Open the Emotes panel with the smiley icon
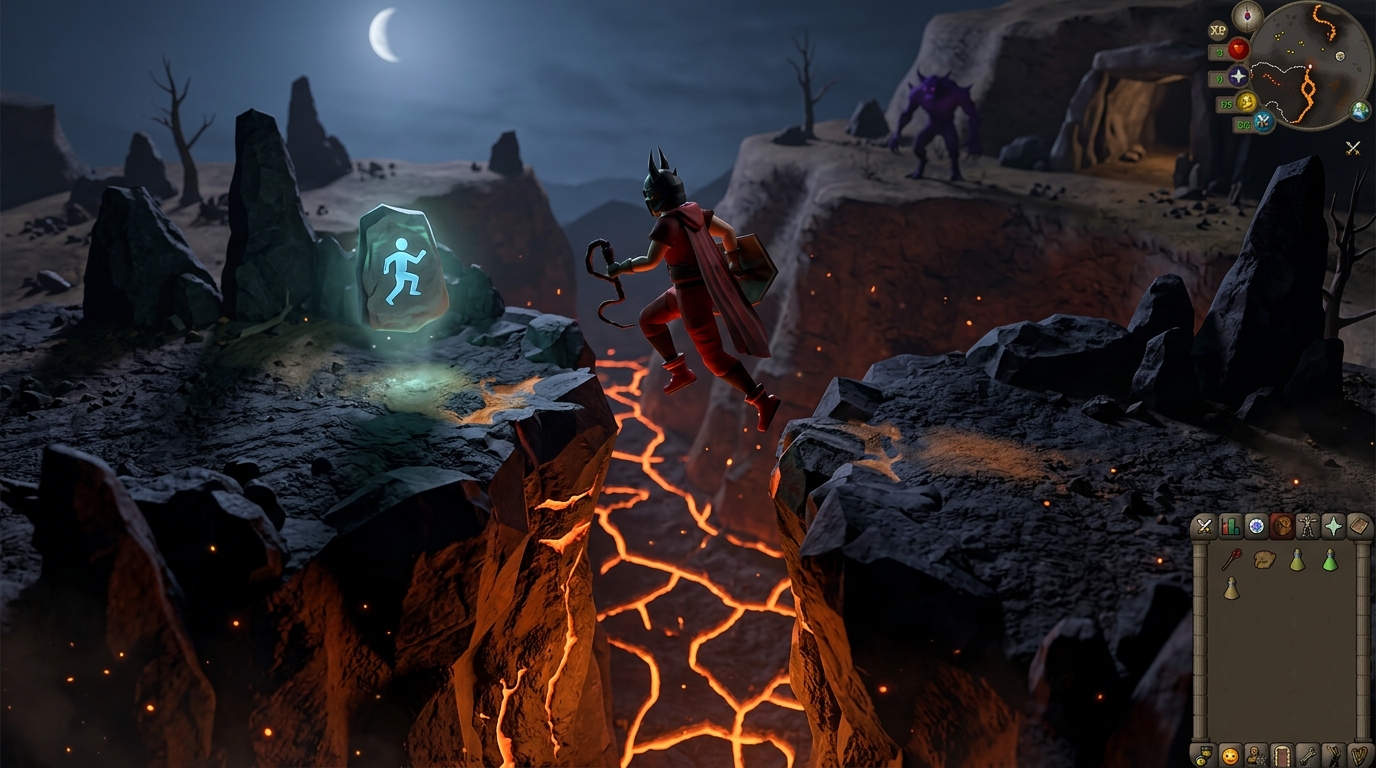Screen dimensions: 1376x768 (1228, 756)
